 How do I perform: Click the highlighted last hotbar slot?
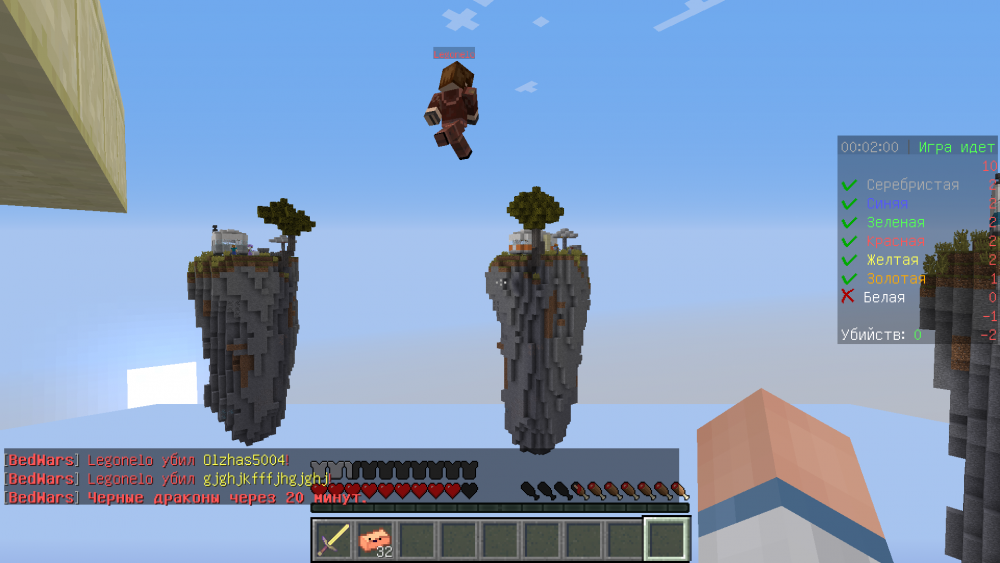(x=666, y=540)
